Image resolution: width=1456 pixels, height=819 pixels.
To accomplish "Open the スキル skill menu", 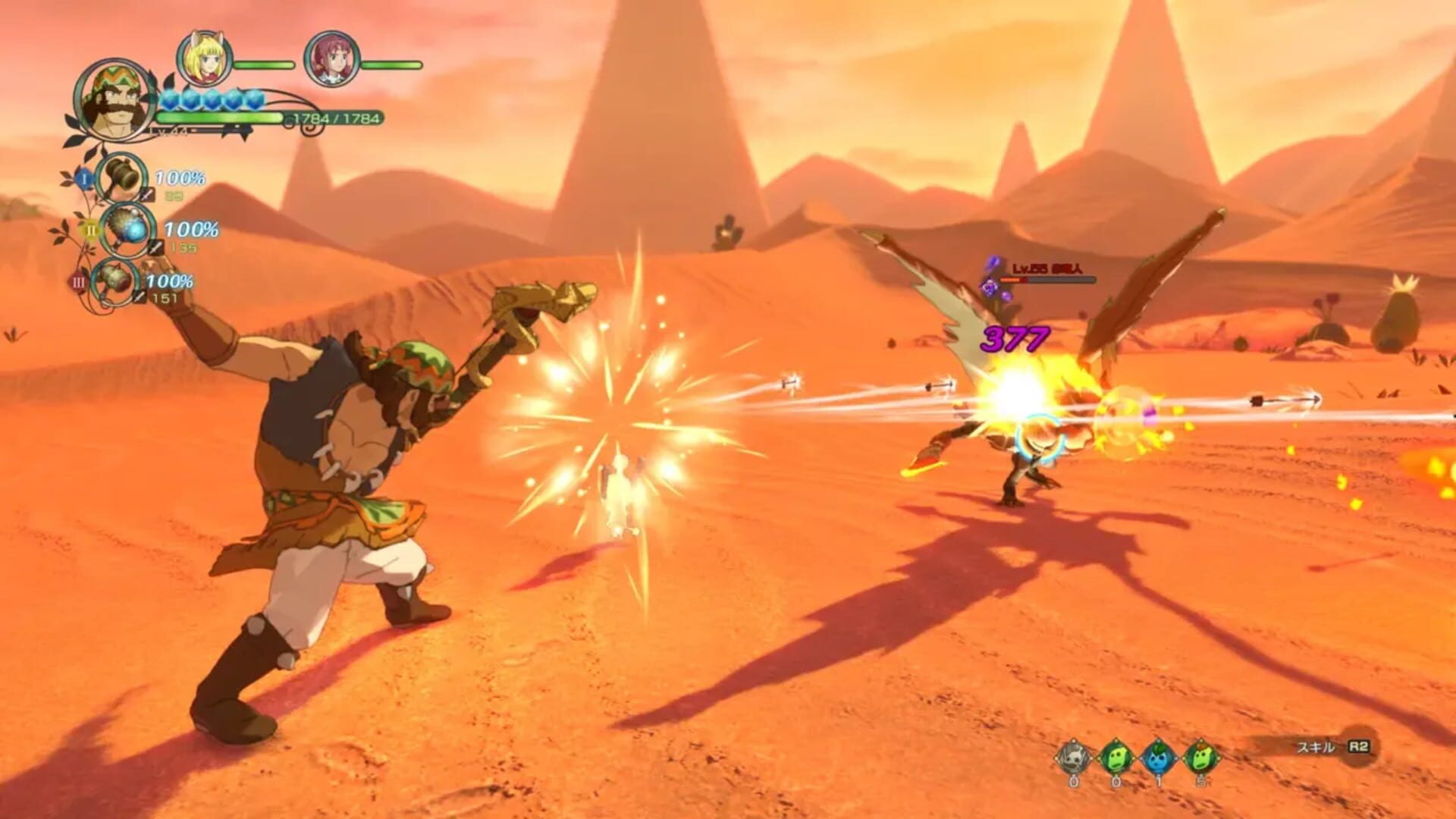I will (x=1315, y=748).
